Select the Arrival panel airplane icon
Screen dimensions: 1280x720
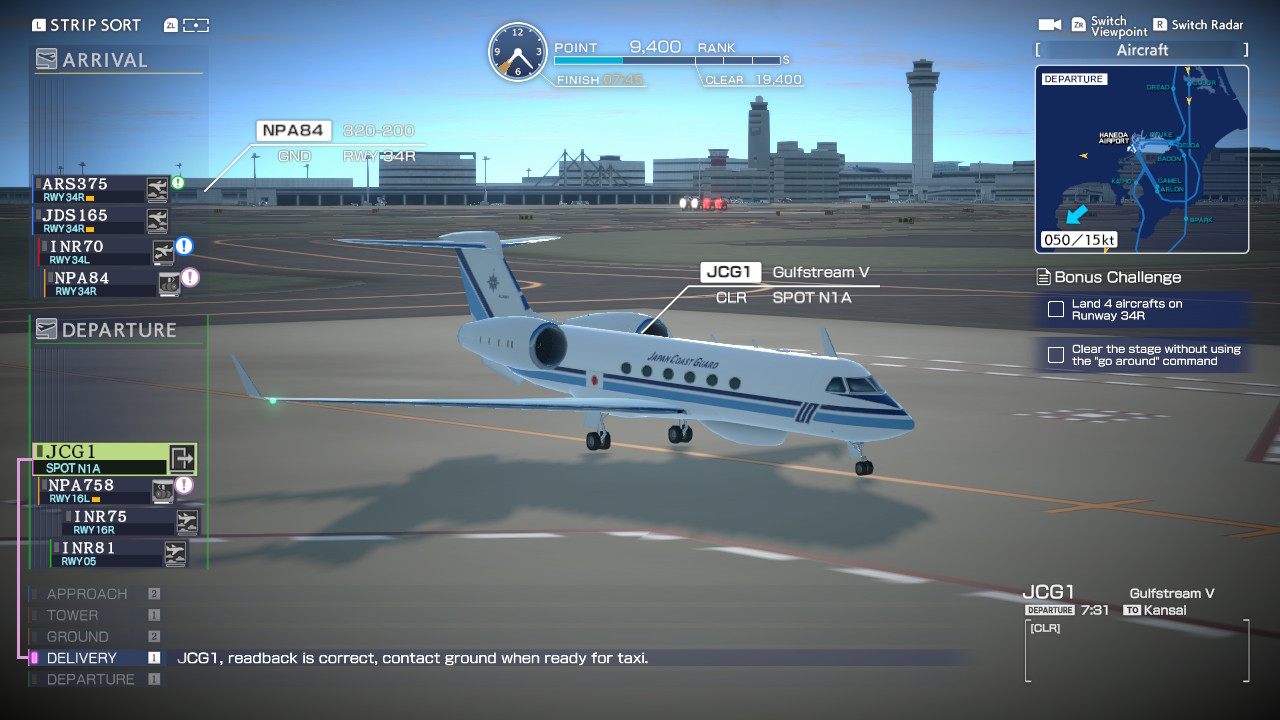pos(45,59)
